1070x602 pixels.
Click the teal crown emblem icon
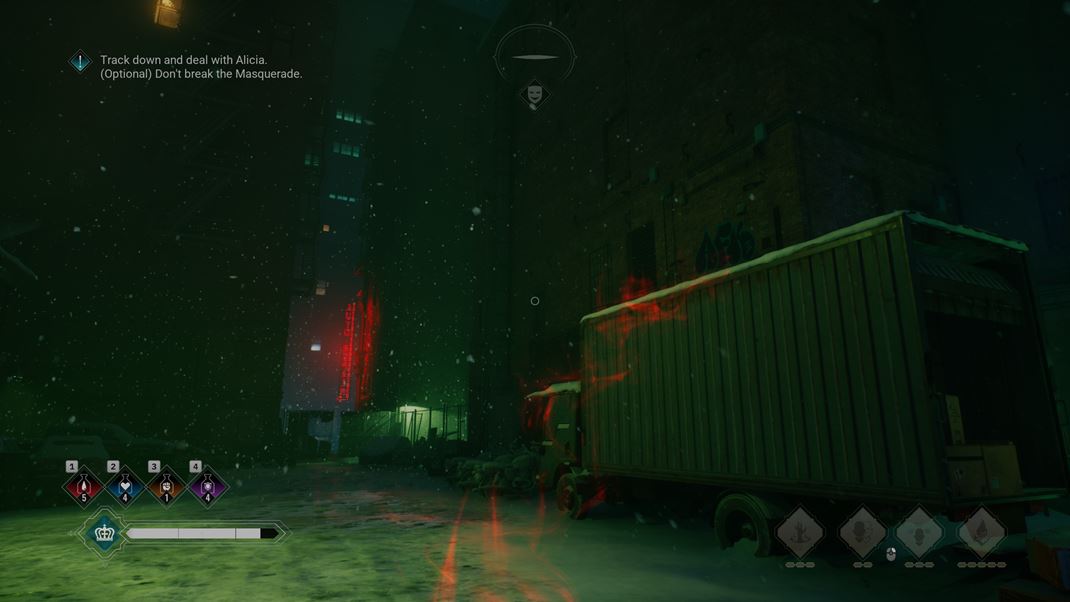pos(104,533)
